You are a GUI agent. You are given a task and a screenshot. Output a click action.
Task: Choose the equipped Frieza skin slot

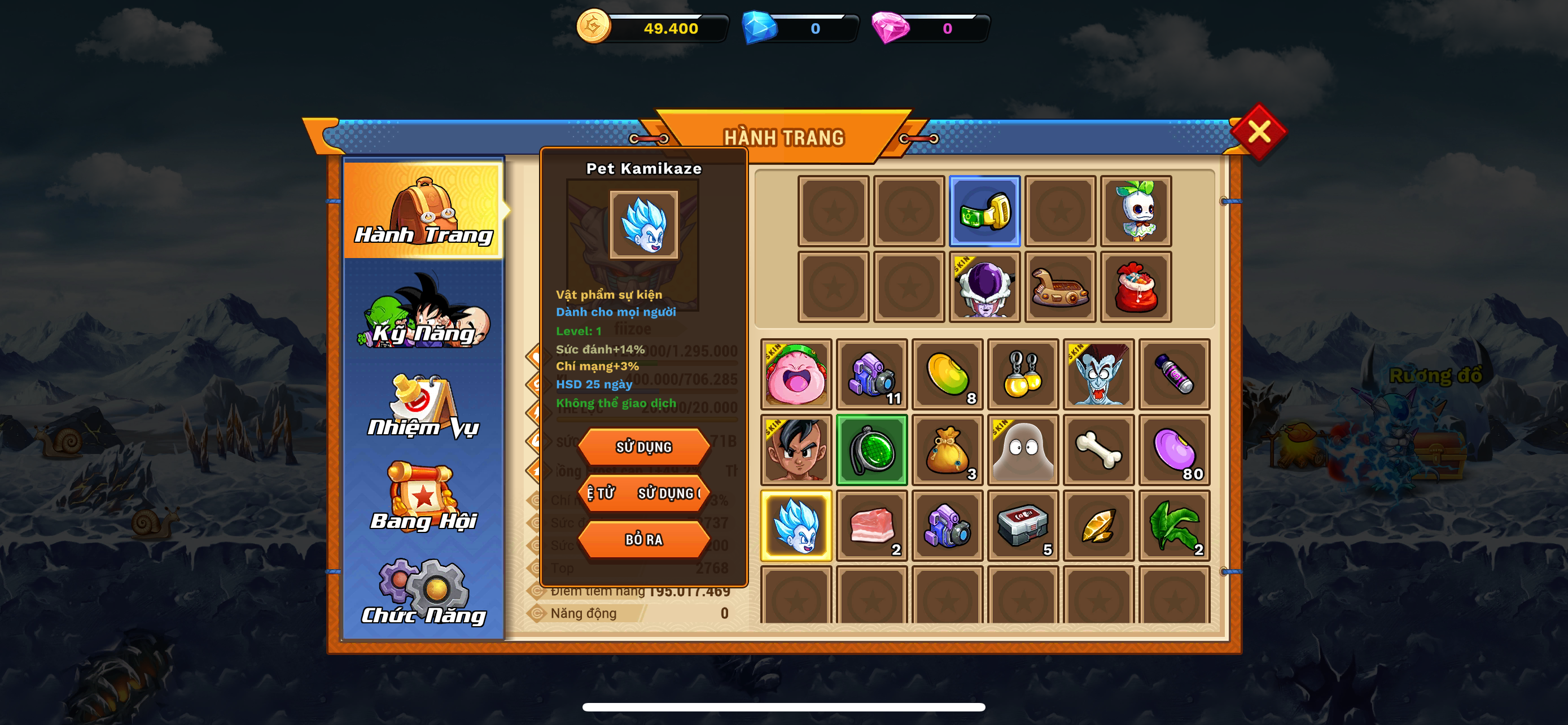click(984, 287)
